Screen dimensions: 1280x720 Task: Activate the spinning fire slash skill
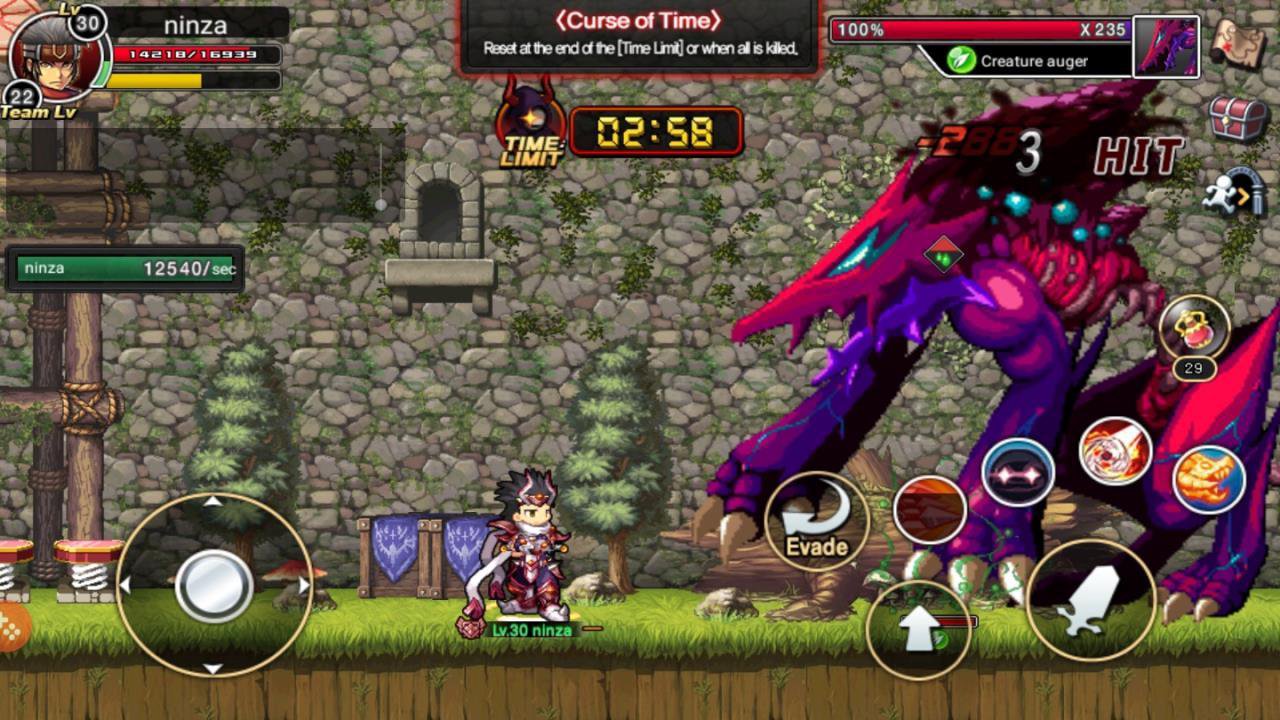1115,451
